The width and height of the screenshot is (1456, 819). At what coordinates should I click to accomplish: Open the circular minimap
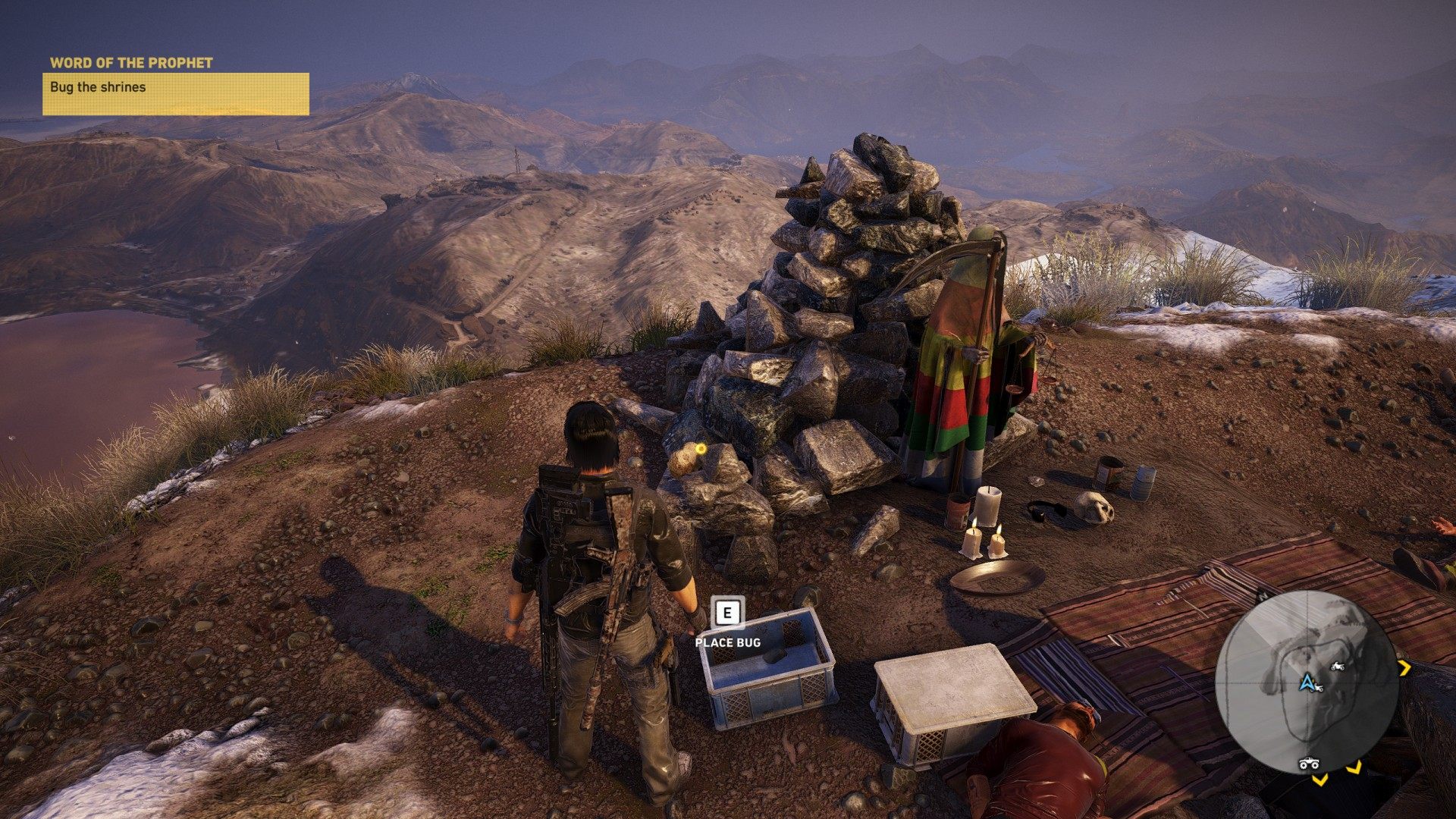point(1307,681)
